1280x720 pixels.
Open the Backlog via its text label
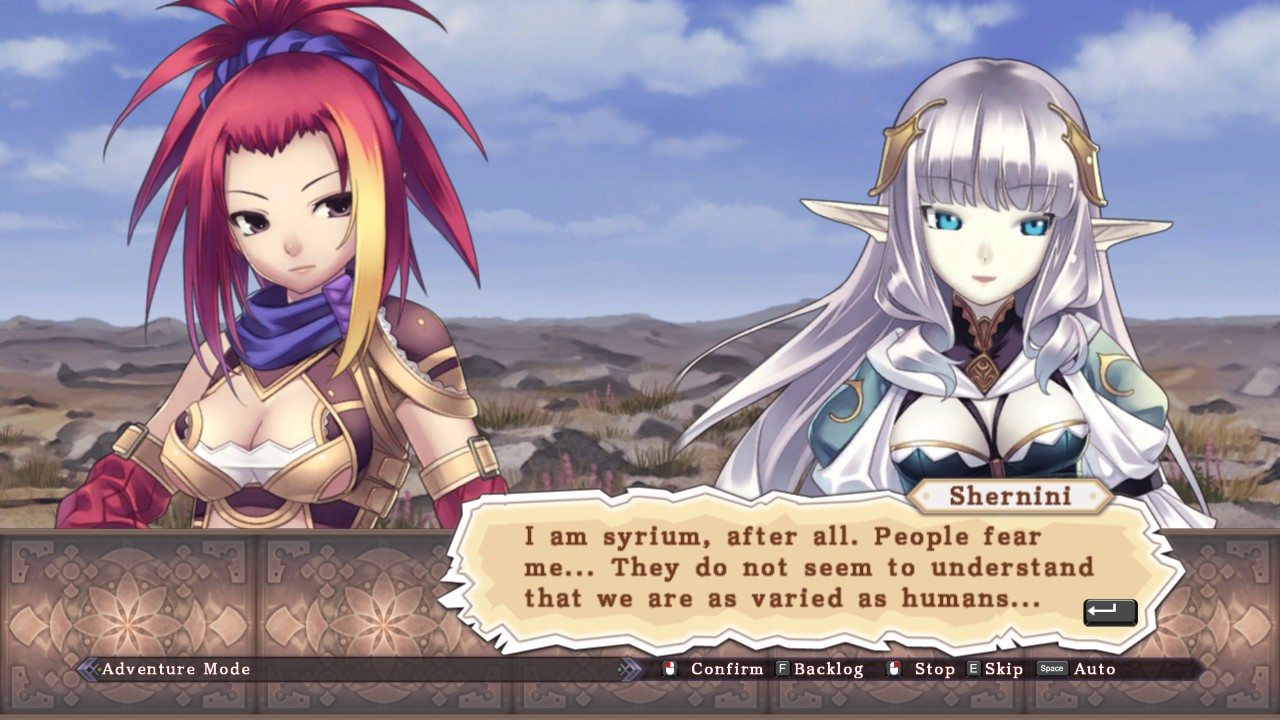828,669
